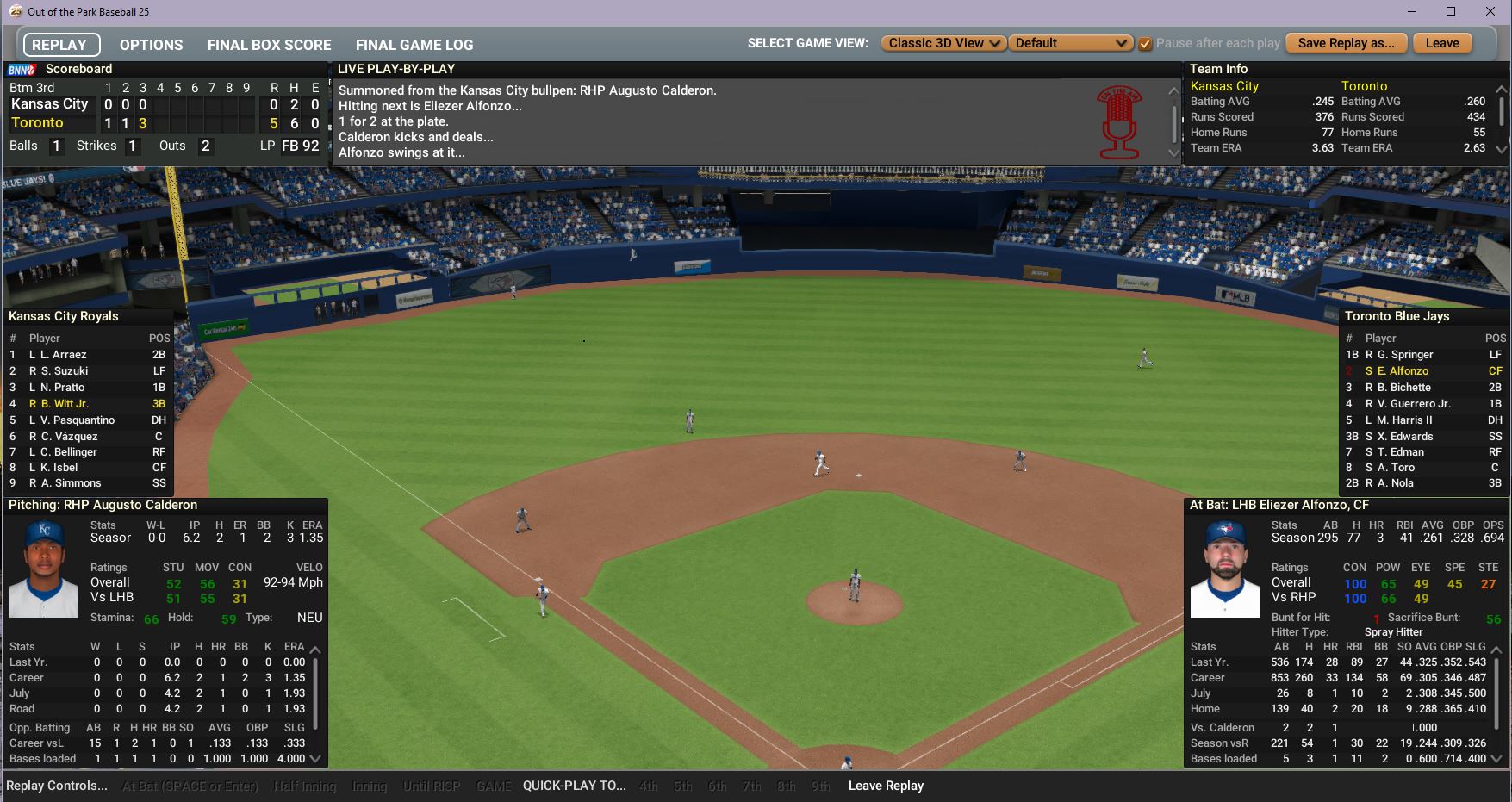The width and height of the screenshot is (1512, 802).
Task: Click Save Replay as... button
Action: pos(1345,43)
